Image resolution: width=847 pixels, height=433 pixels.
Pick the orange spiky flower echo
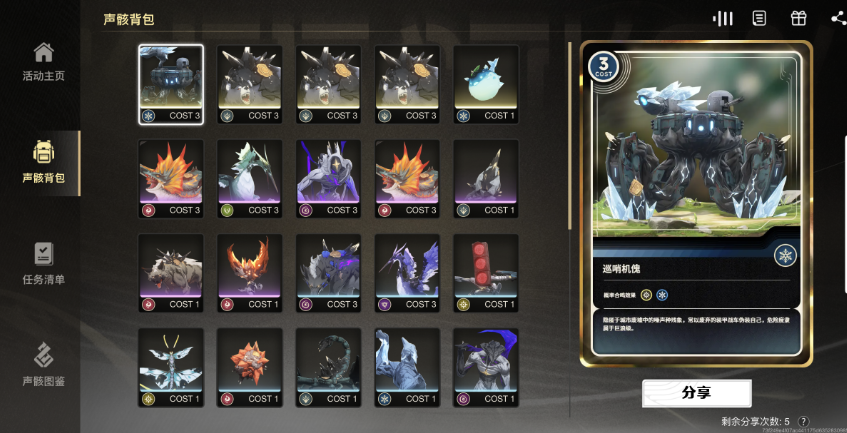coord(250,367)
